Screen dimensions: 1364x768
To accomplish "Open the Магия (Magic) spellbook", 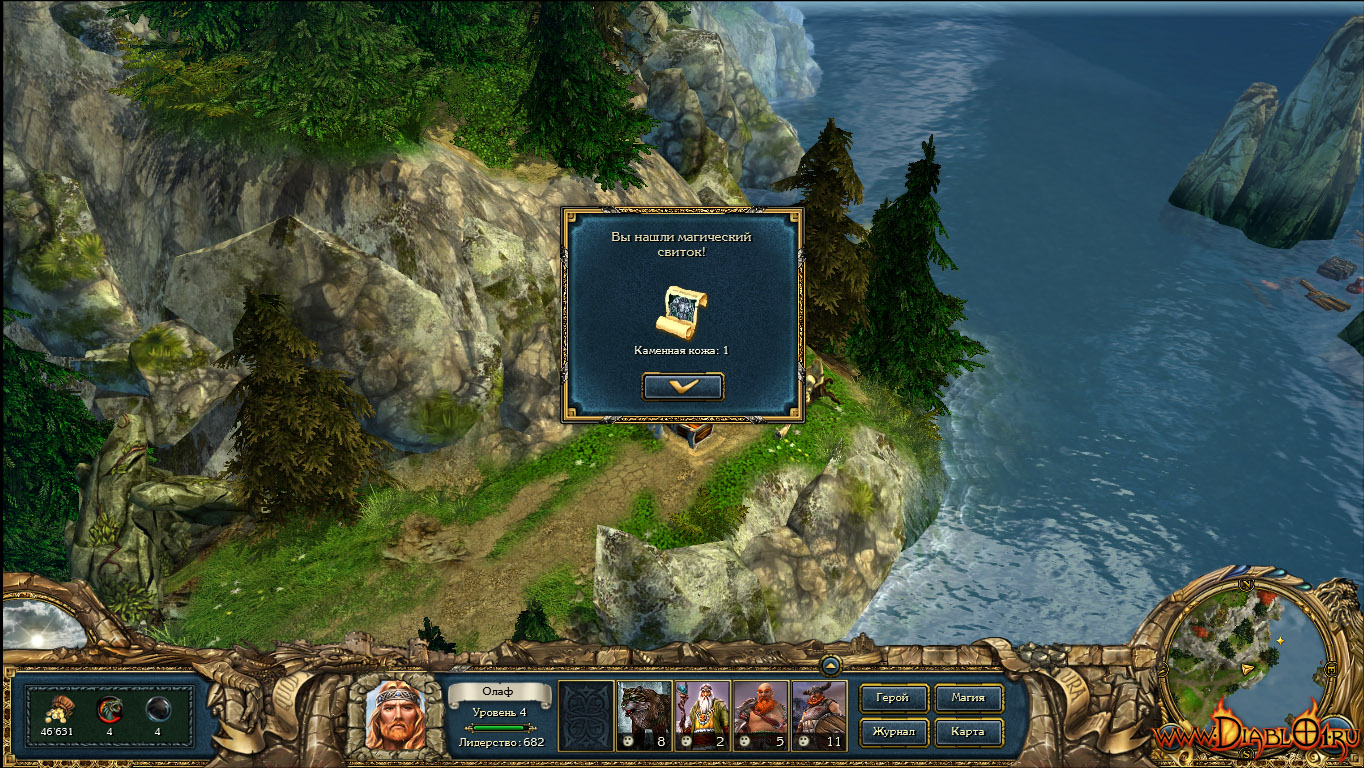I will point(968,698).
